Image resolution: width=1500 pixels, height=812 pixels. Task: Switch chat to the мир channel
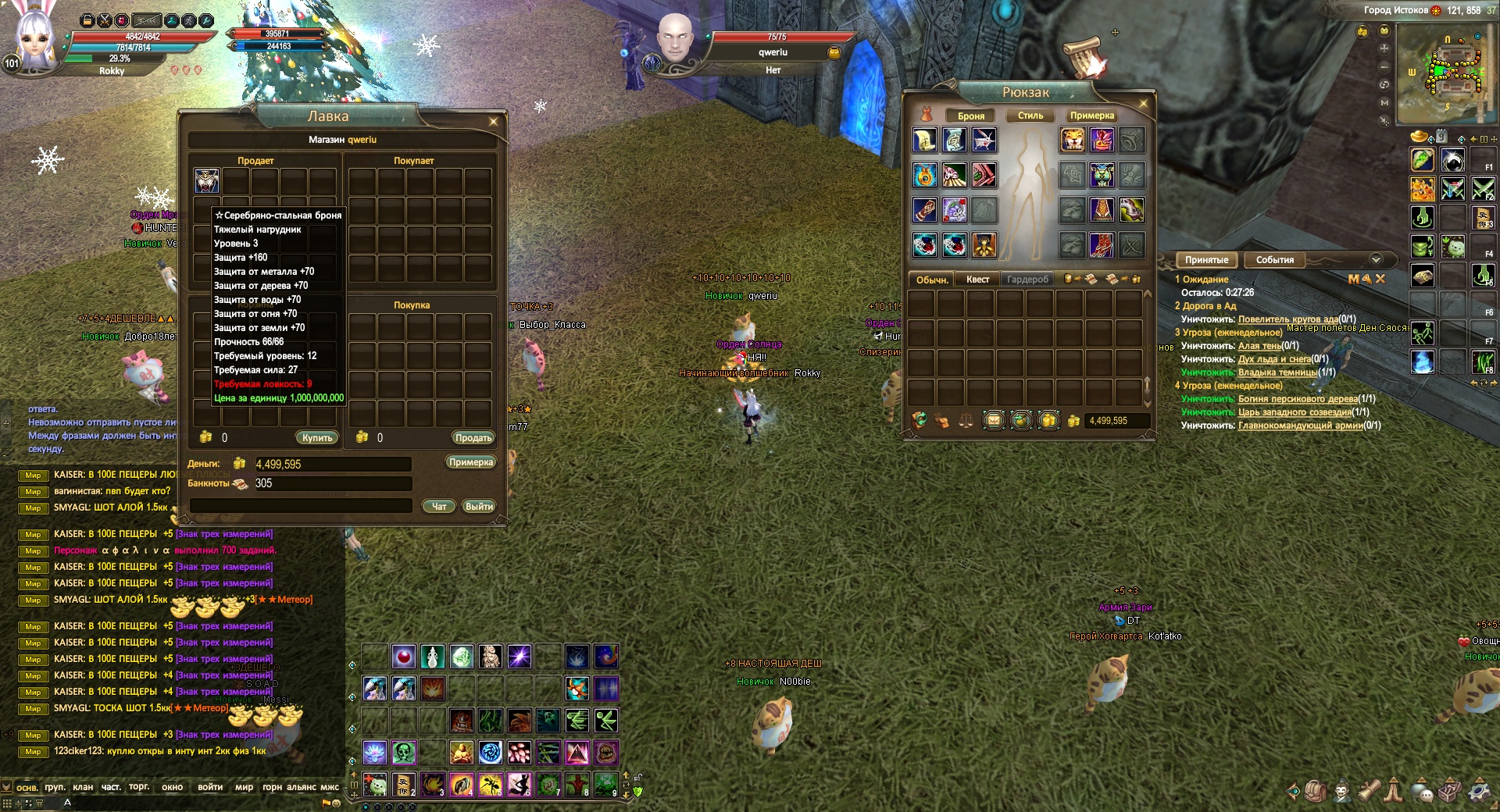[x=244, y=787]
